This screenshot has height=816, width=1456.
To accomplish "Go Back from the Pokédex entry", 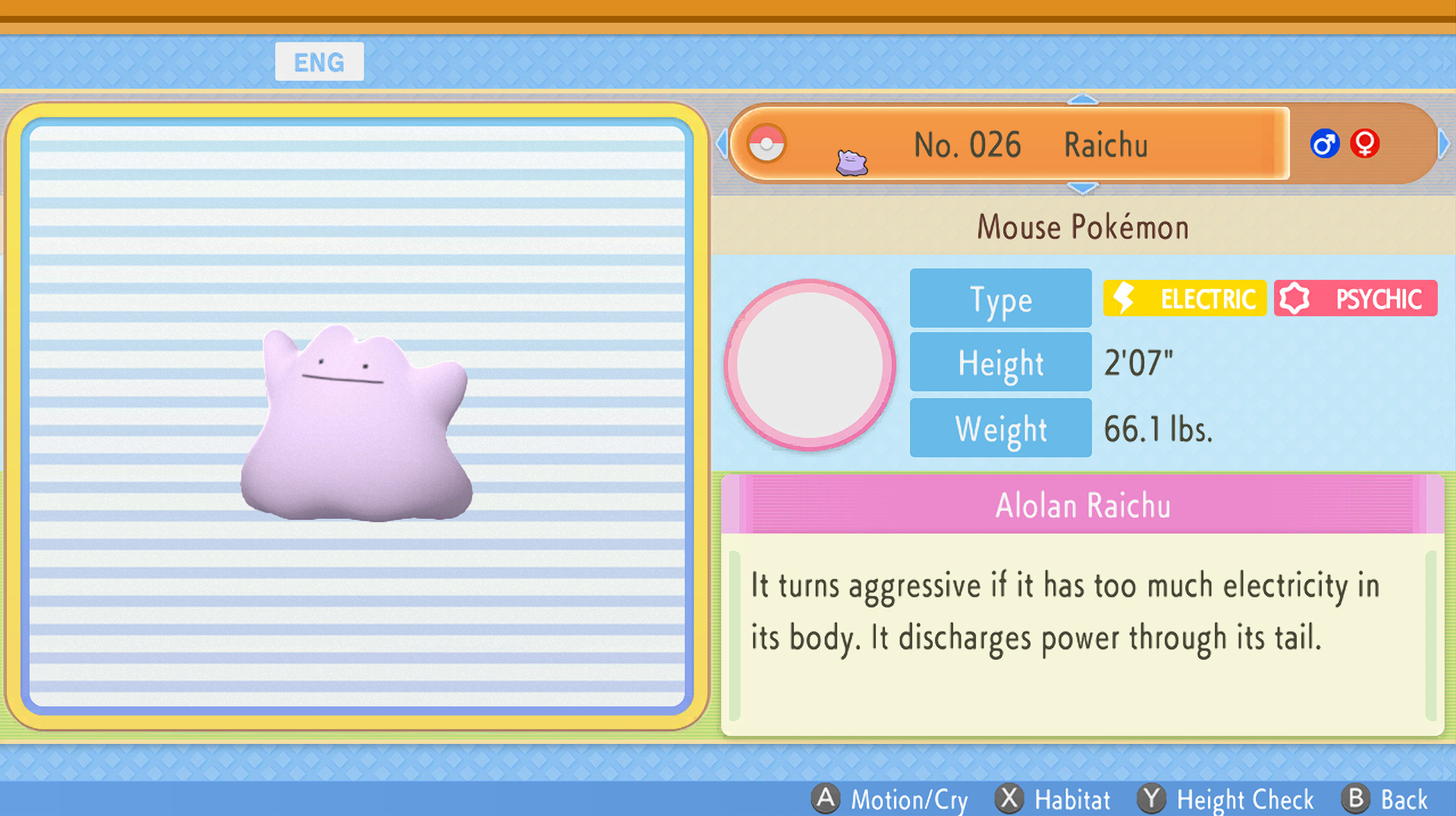I will [x=1385, y=799].
